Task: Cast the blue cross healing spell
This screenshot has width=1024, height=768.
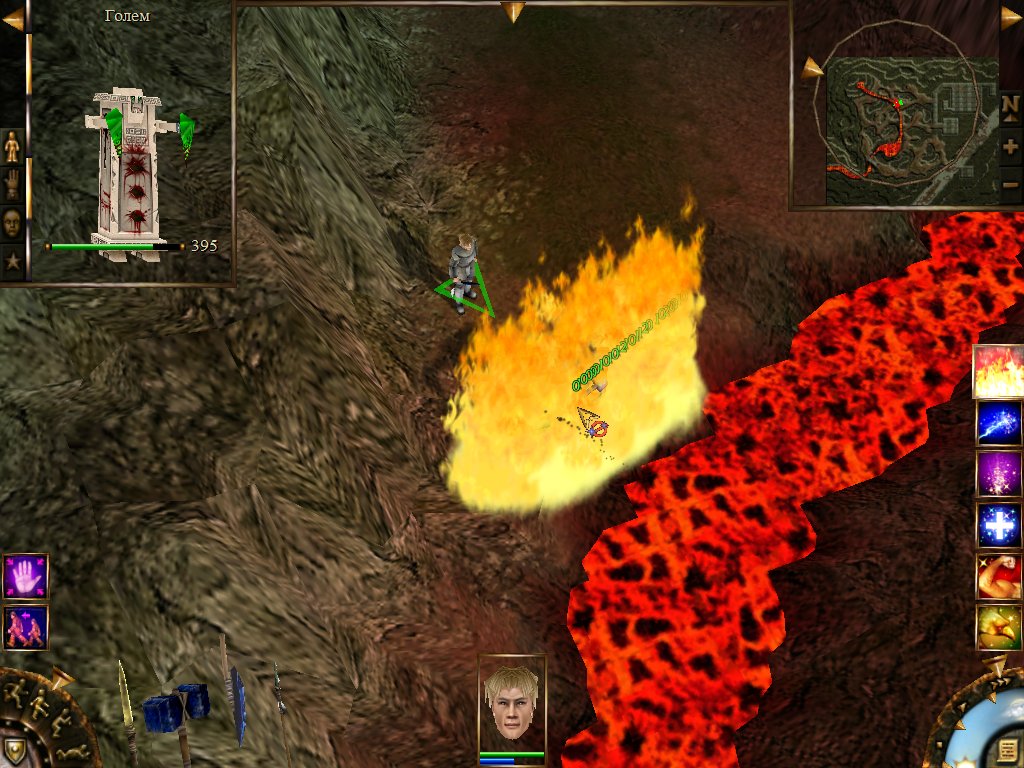Action: tap(998, 525)
